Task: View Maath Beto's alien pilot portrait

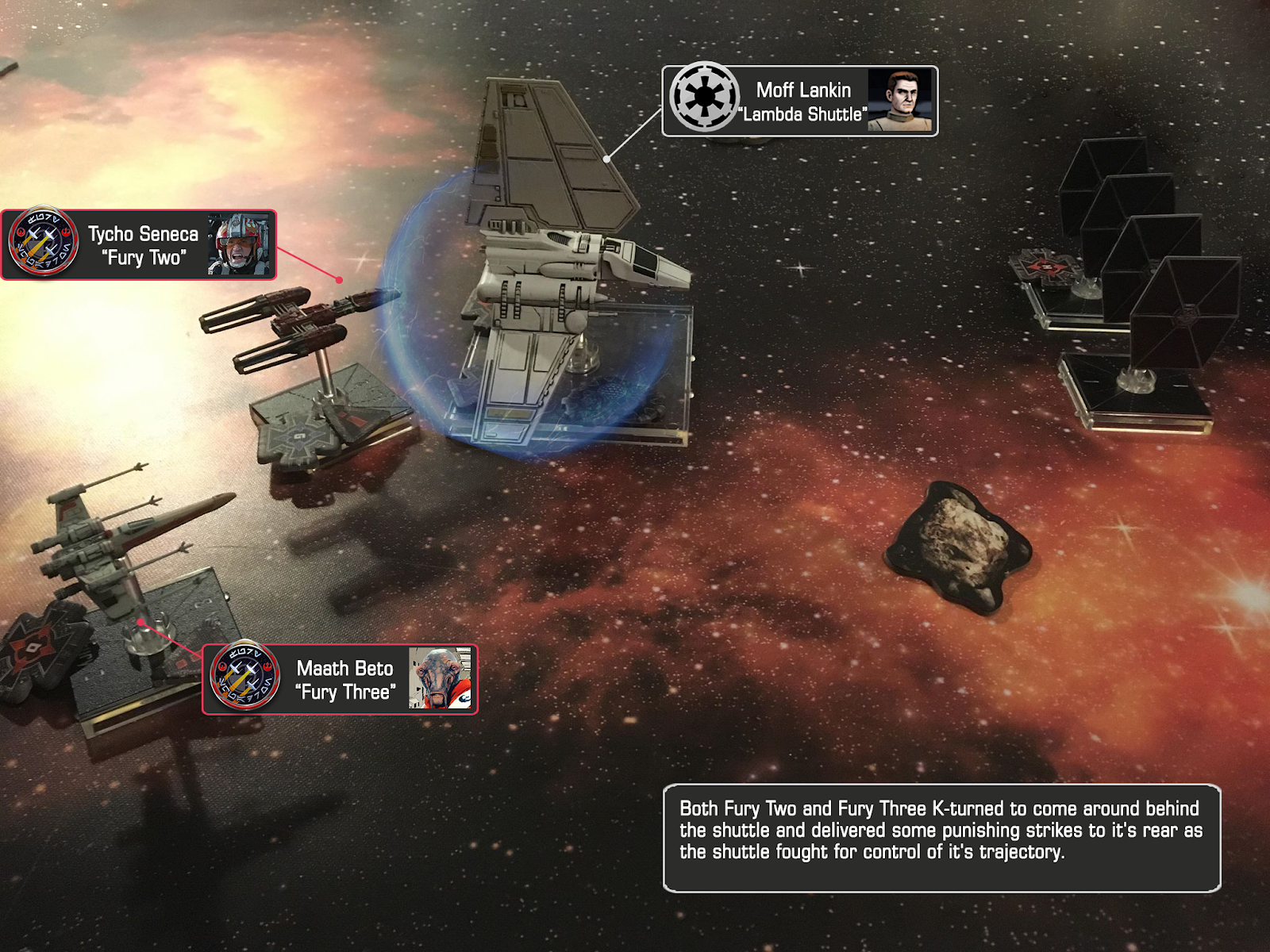Action: [440, 678]
